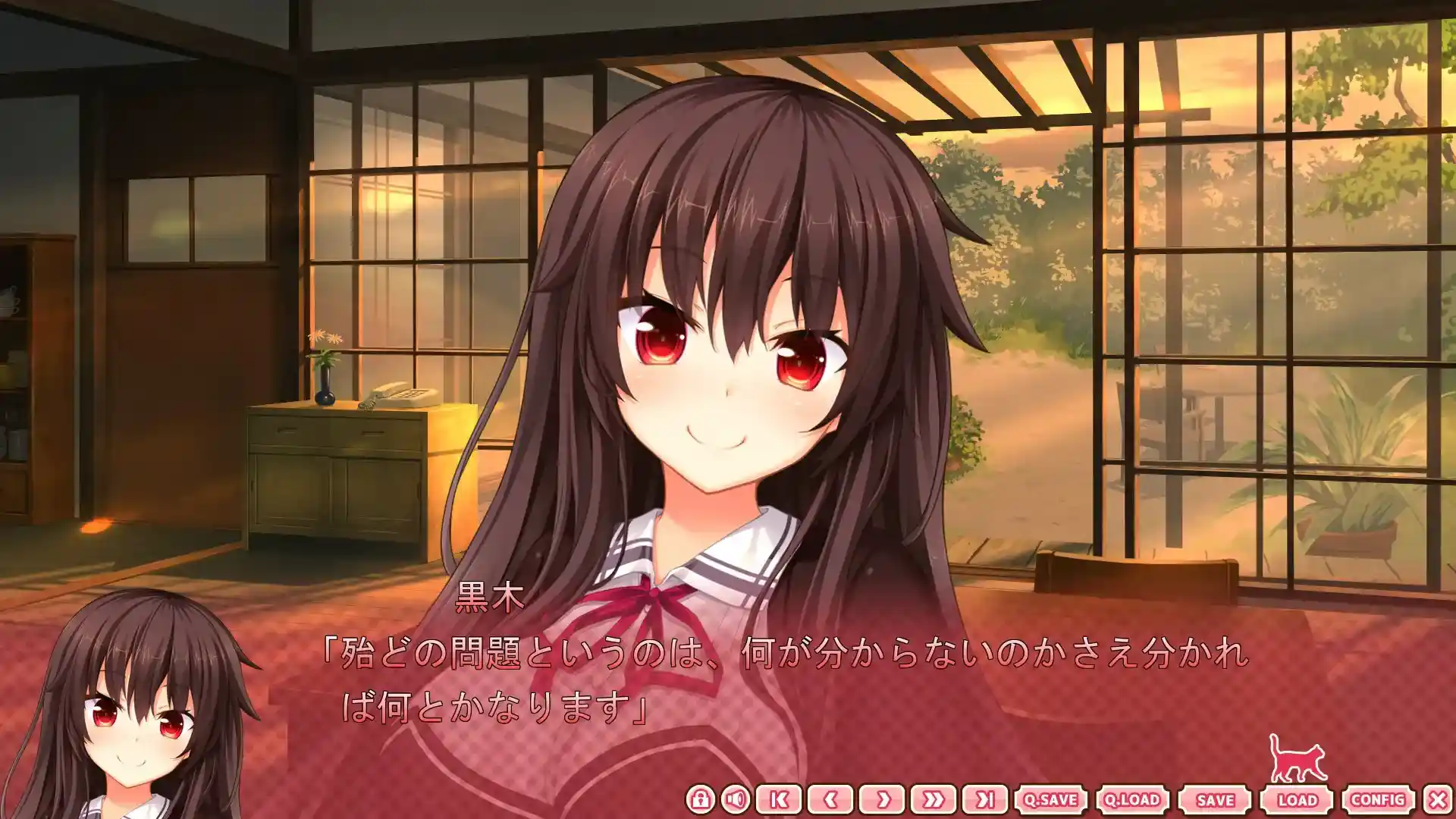Open the Q.LOAD quick load panel
The height and width of the screenshot is (819, 1456).
1131,798
